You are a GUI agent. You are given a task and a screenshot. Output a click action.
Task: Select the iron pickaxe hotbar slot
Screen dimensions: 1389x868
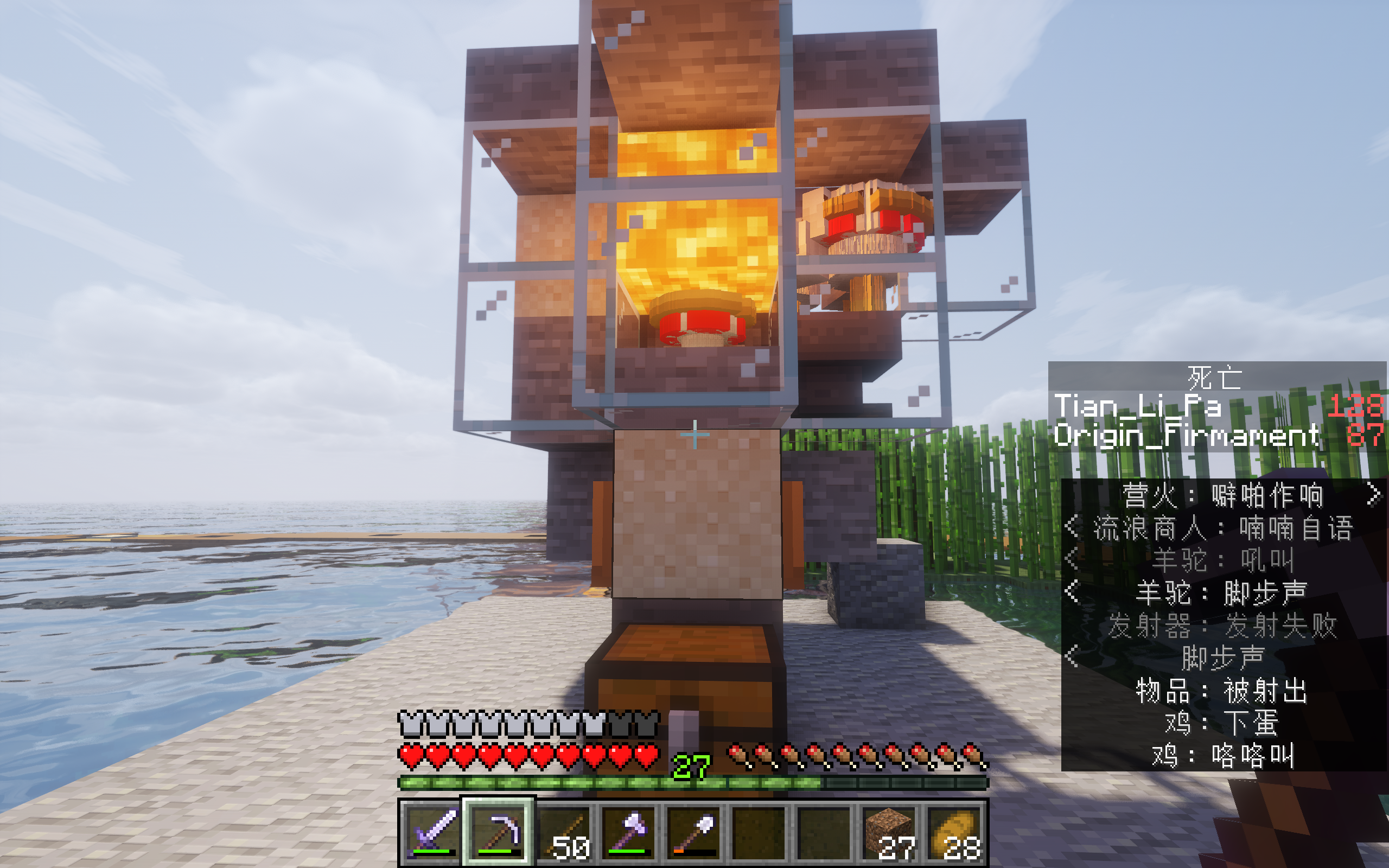[x=498, y=832]
